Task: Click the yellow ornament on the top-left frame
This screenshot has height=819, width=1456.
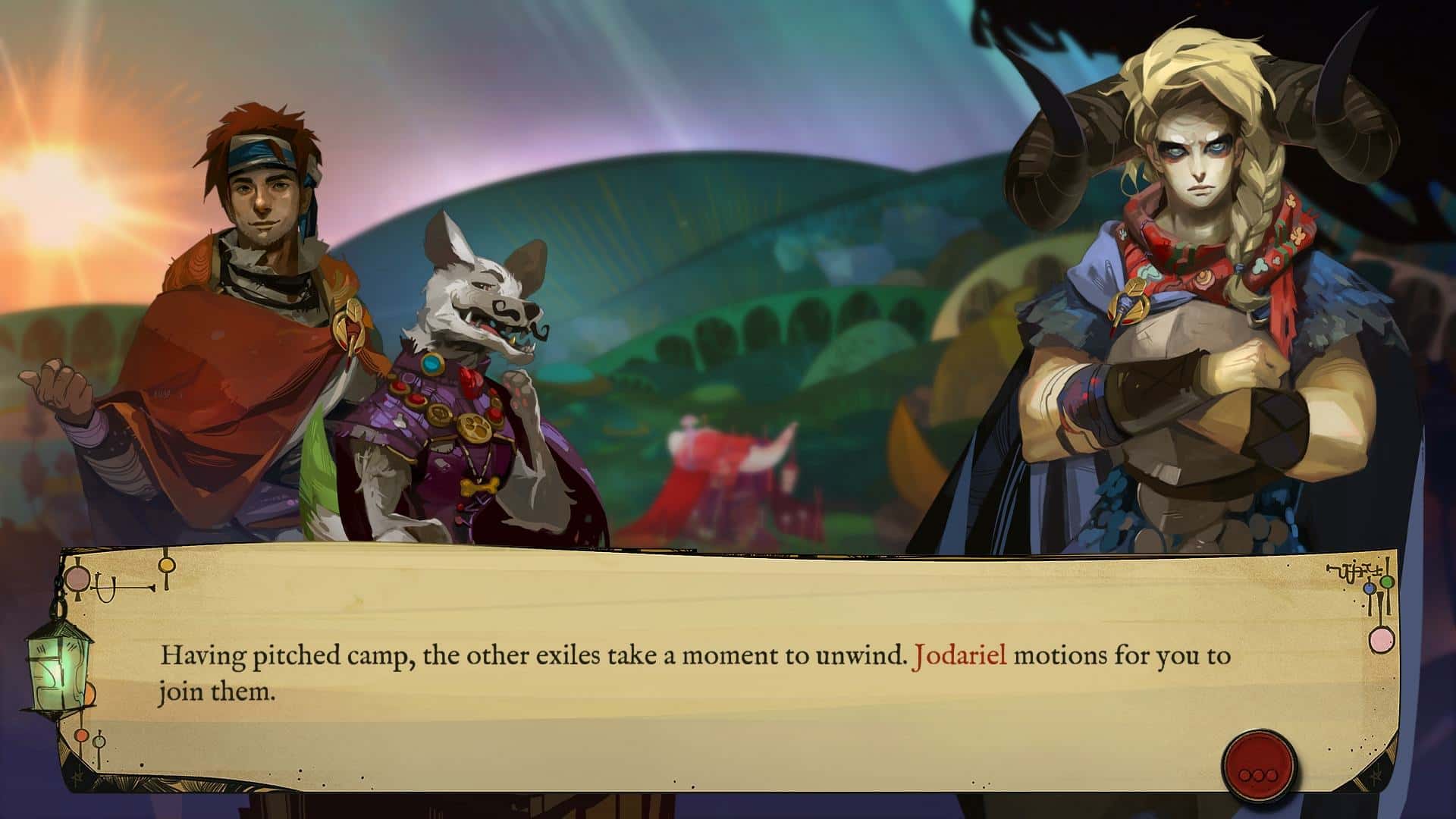Action: pos(166,564)
